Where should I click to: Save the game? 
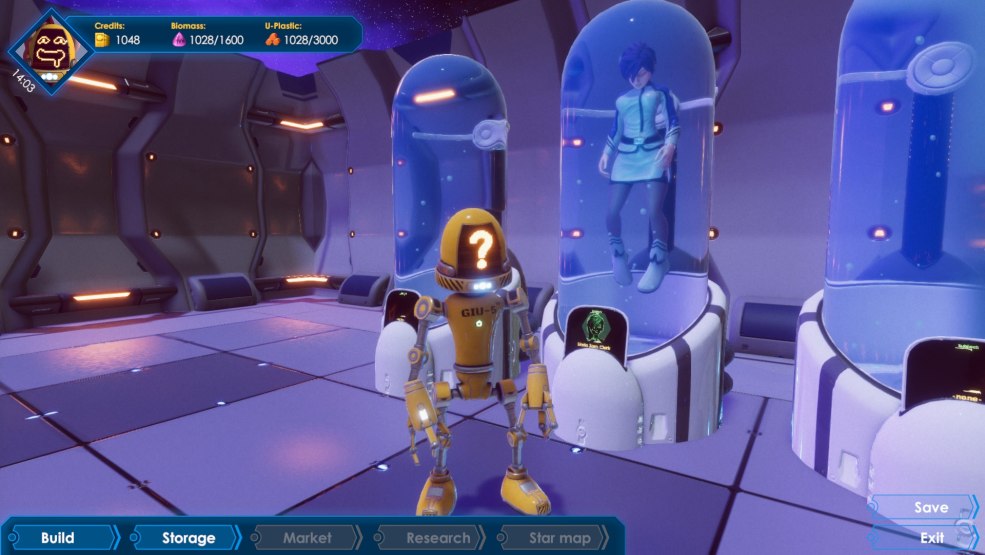928,508
